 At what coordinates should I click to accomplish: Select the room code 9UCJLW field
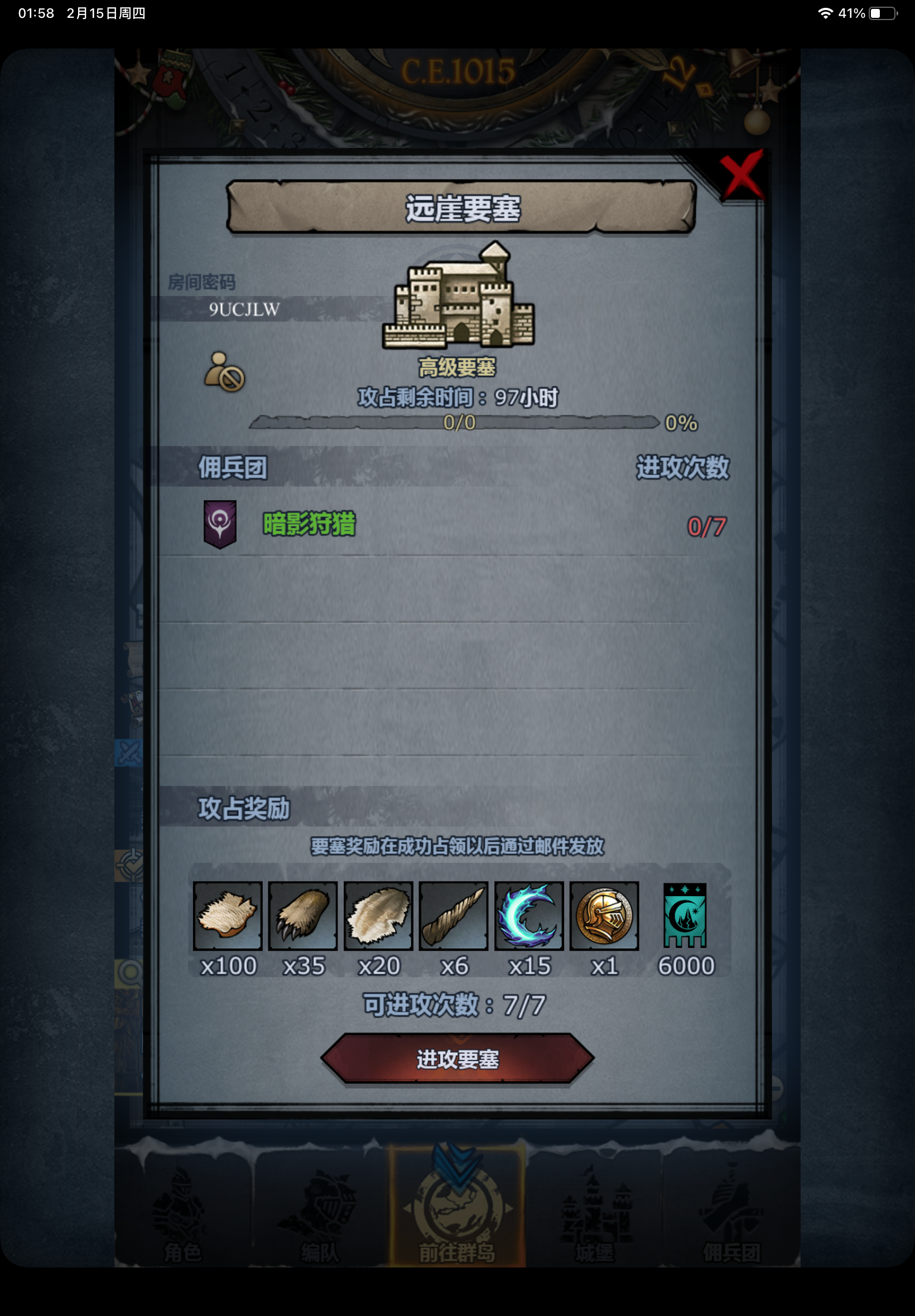pyautogui.click(x=243, y=310)
